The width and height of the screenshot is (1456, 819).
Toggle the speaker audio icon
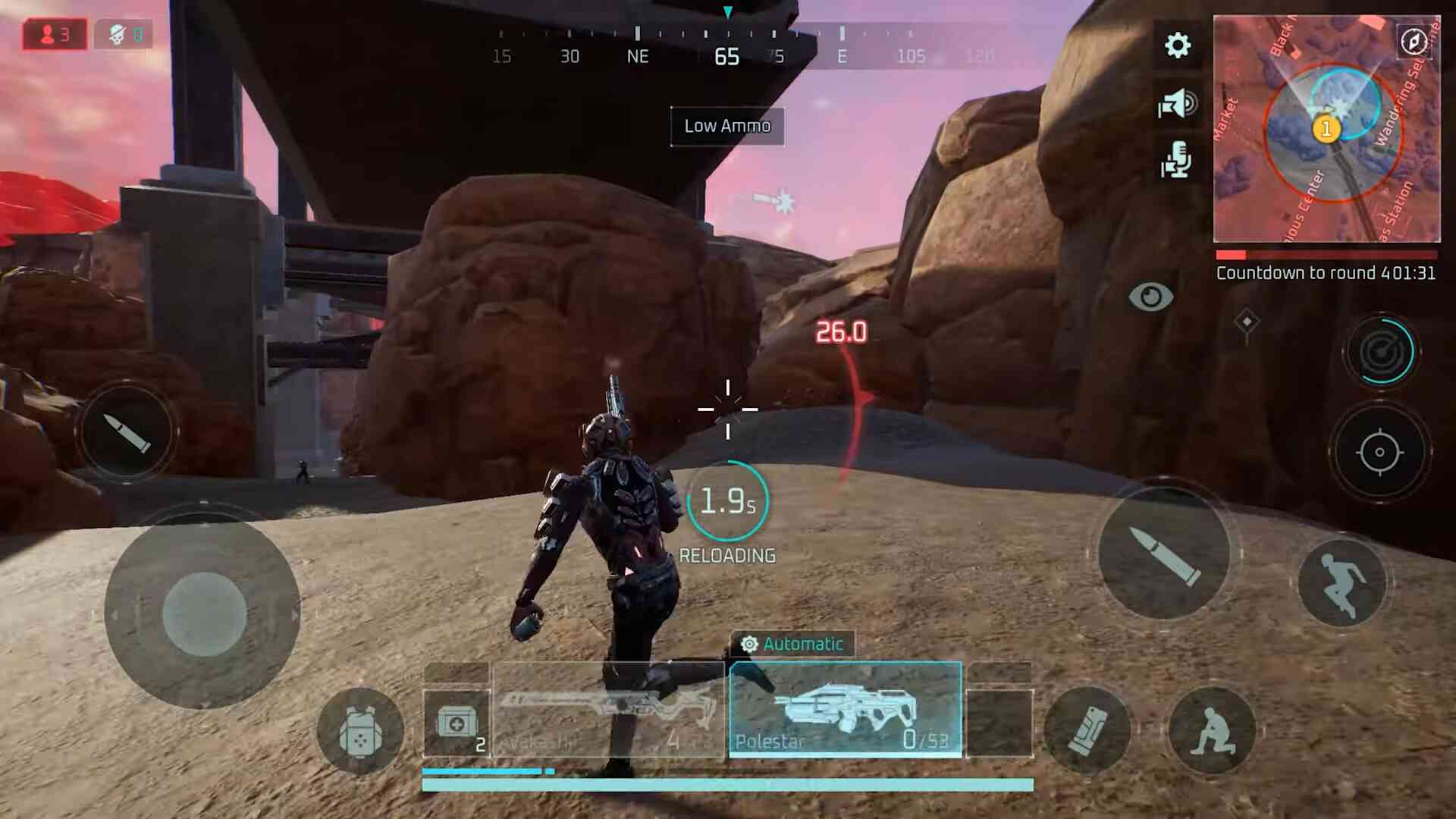[1177, 103]
